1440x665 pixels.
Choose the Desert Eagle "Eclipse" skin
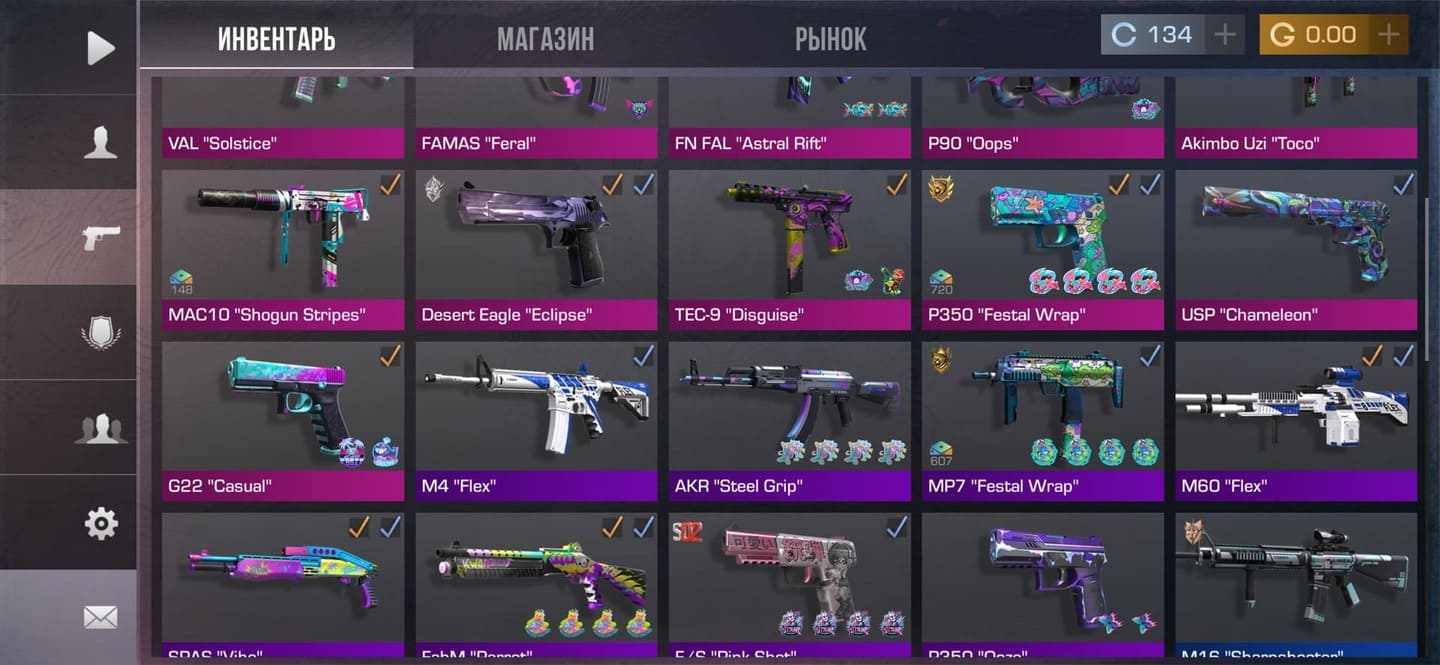click(536, 248)
